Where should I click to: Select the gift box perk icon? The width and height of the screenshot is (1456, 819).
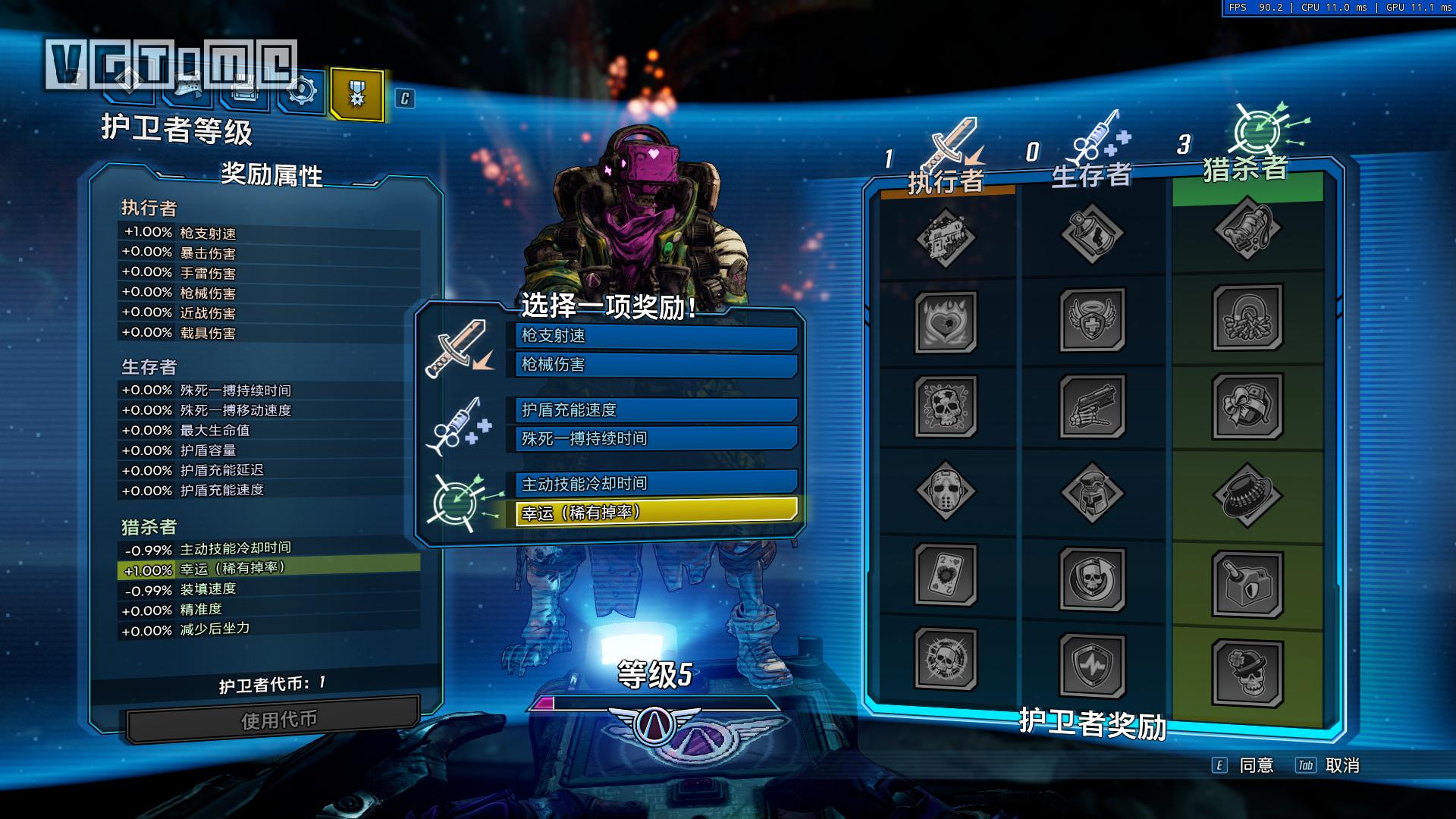[1247, 406]
